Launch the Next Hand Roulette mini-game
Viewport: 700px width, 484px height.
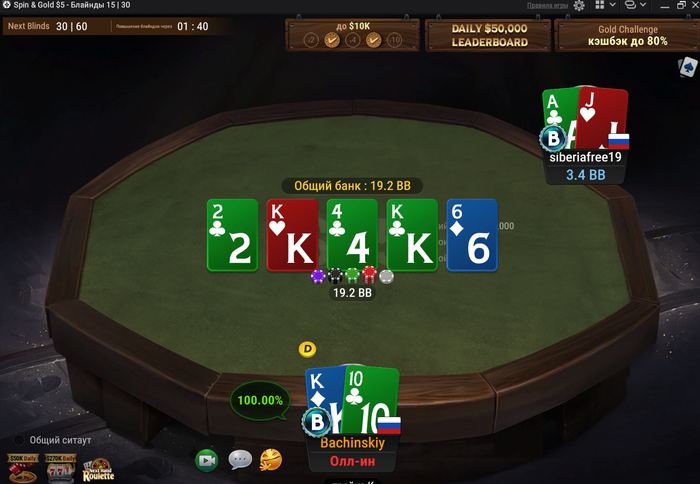[98, 469]
